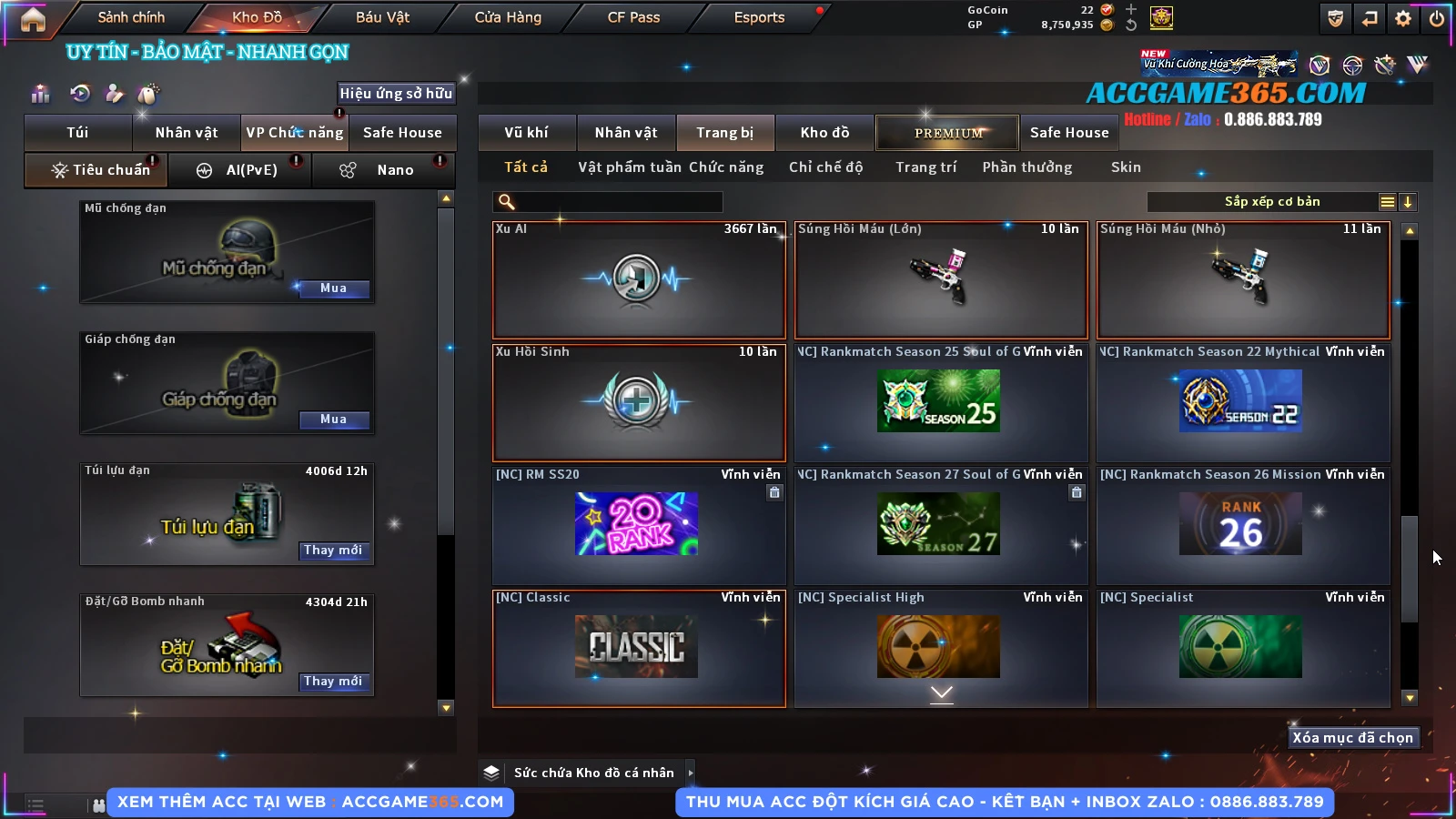
Task: Buy the Mũ chống đạn helmet
Action: pyautogui.click(x=333, y=288)
